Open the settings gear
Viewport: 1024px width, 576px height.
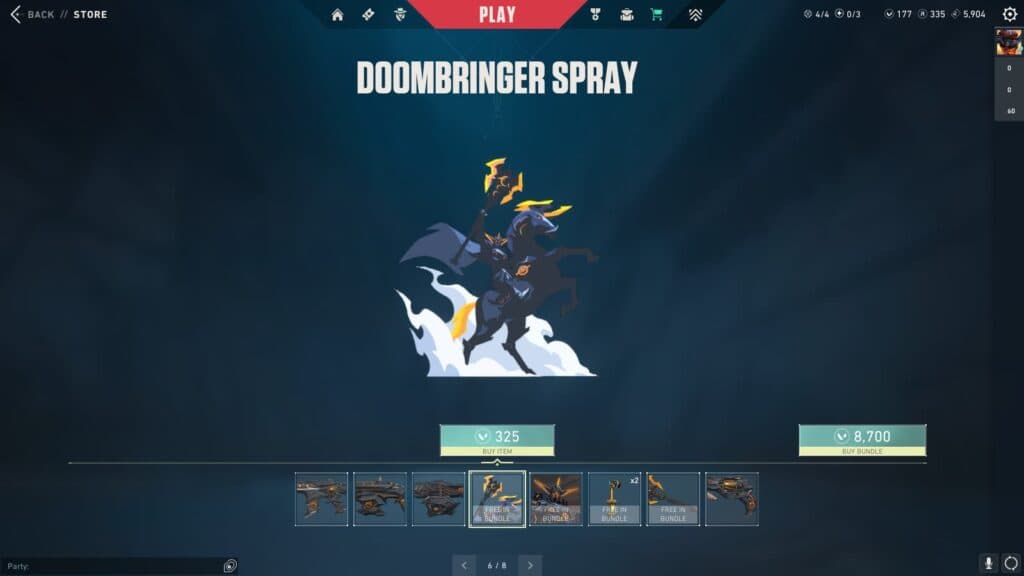[x=1009, y=14]
